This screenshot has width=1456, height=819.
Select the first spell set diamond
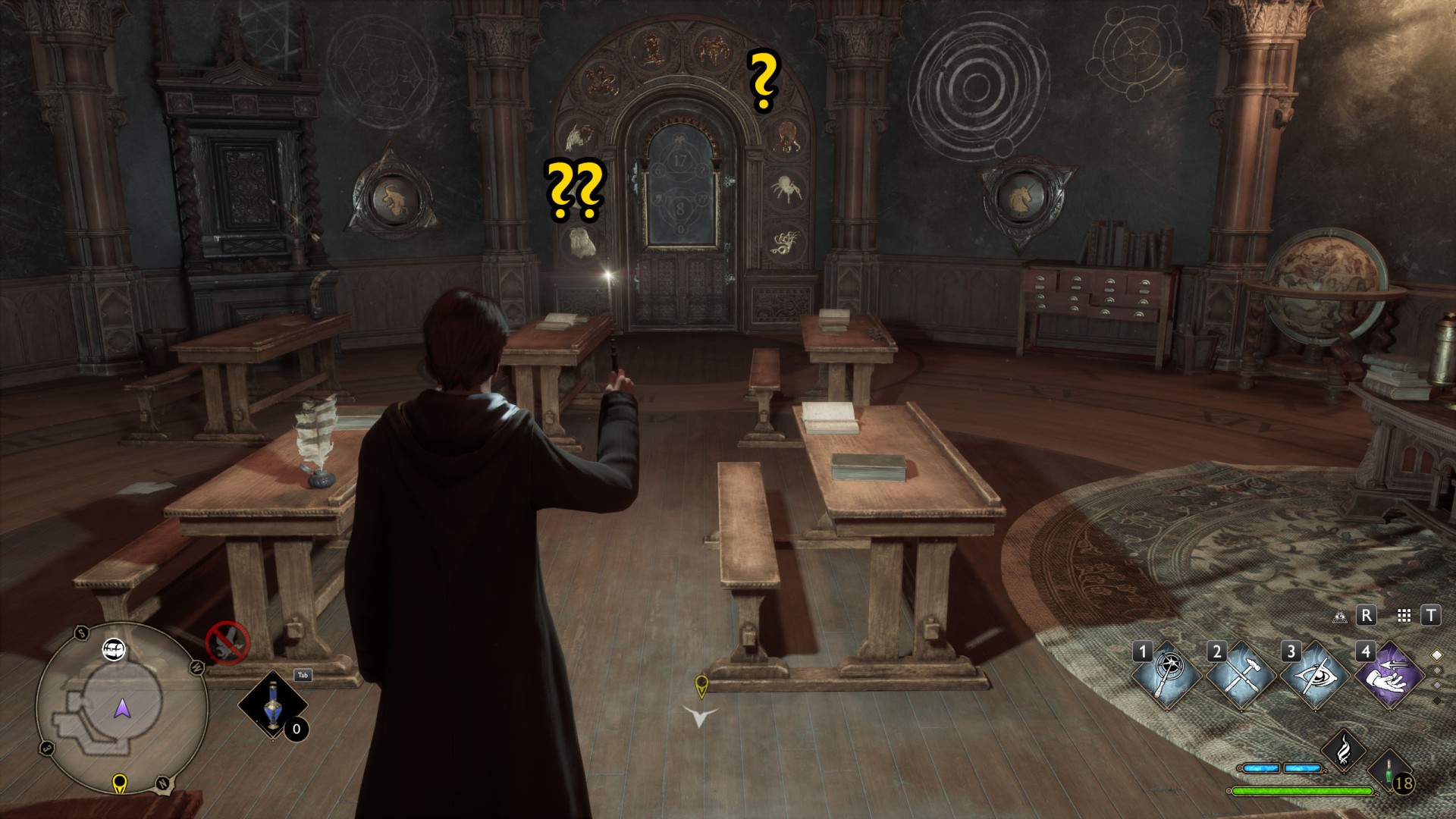[1436, 654]
